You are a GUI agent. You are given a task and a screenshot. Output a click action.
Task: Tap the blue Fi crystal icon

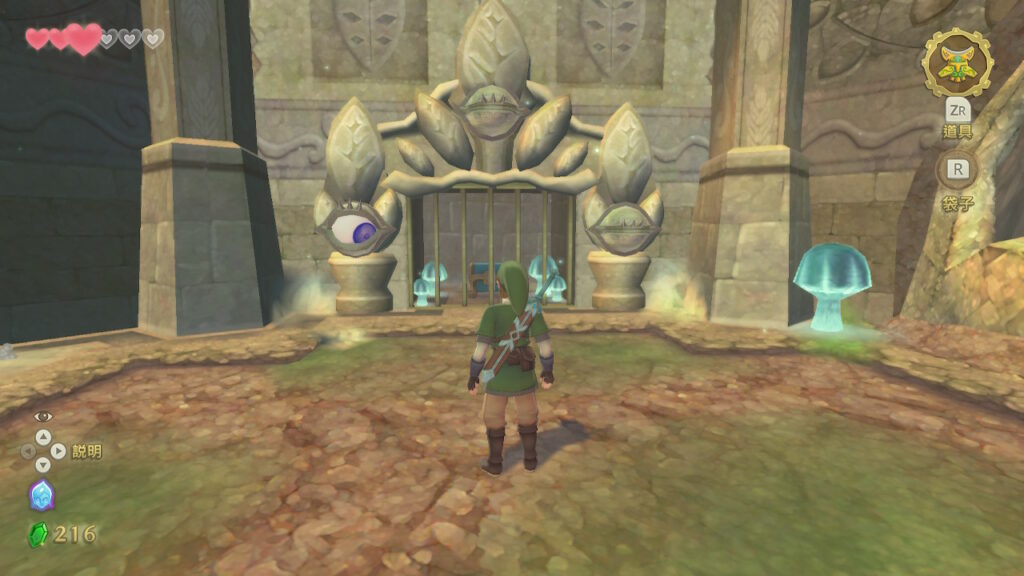click(x=41, y=495)
